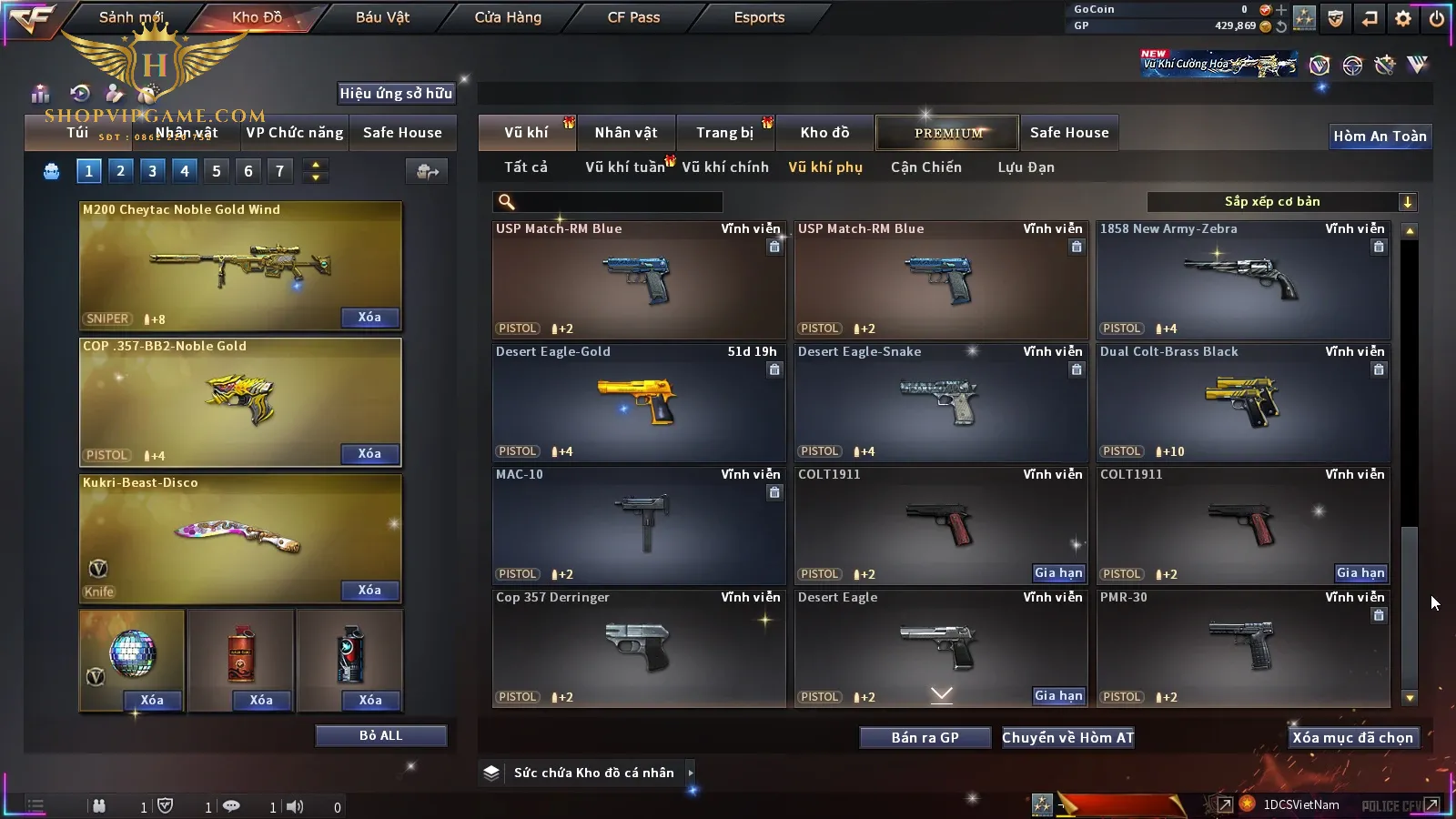Image resolution: width=1456 pixels, height=819 pixels.
Task: Switch to the Nhân vật inventory tab
Action: coord(626,133)
